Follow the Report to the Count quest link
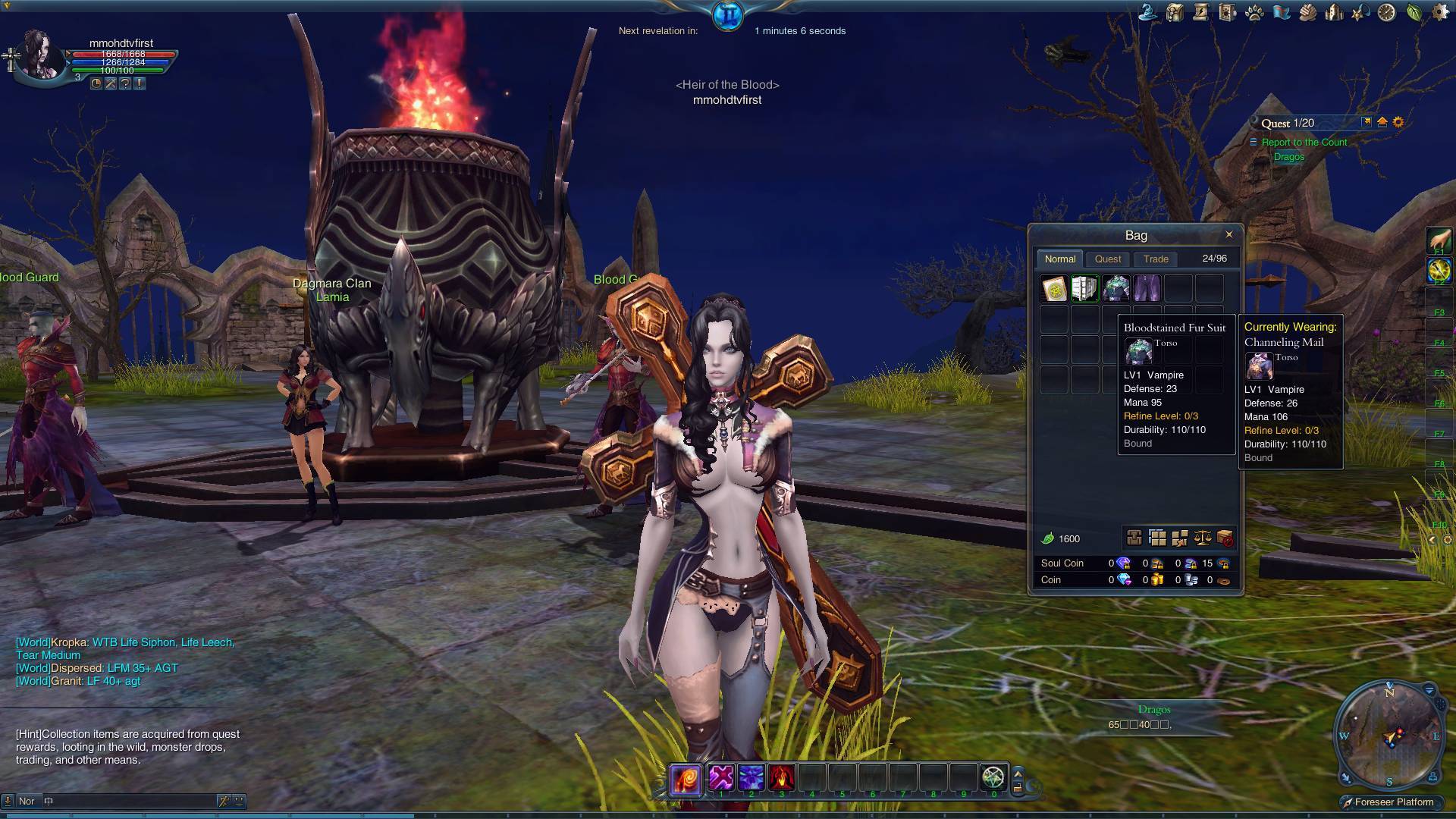 pos(1304,143)
